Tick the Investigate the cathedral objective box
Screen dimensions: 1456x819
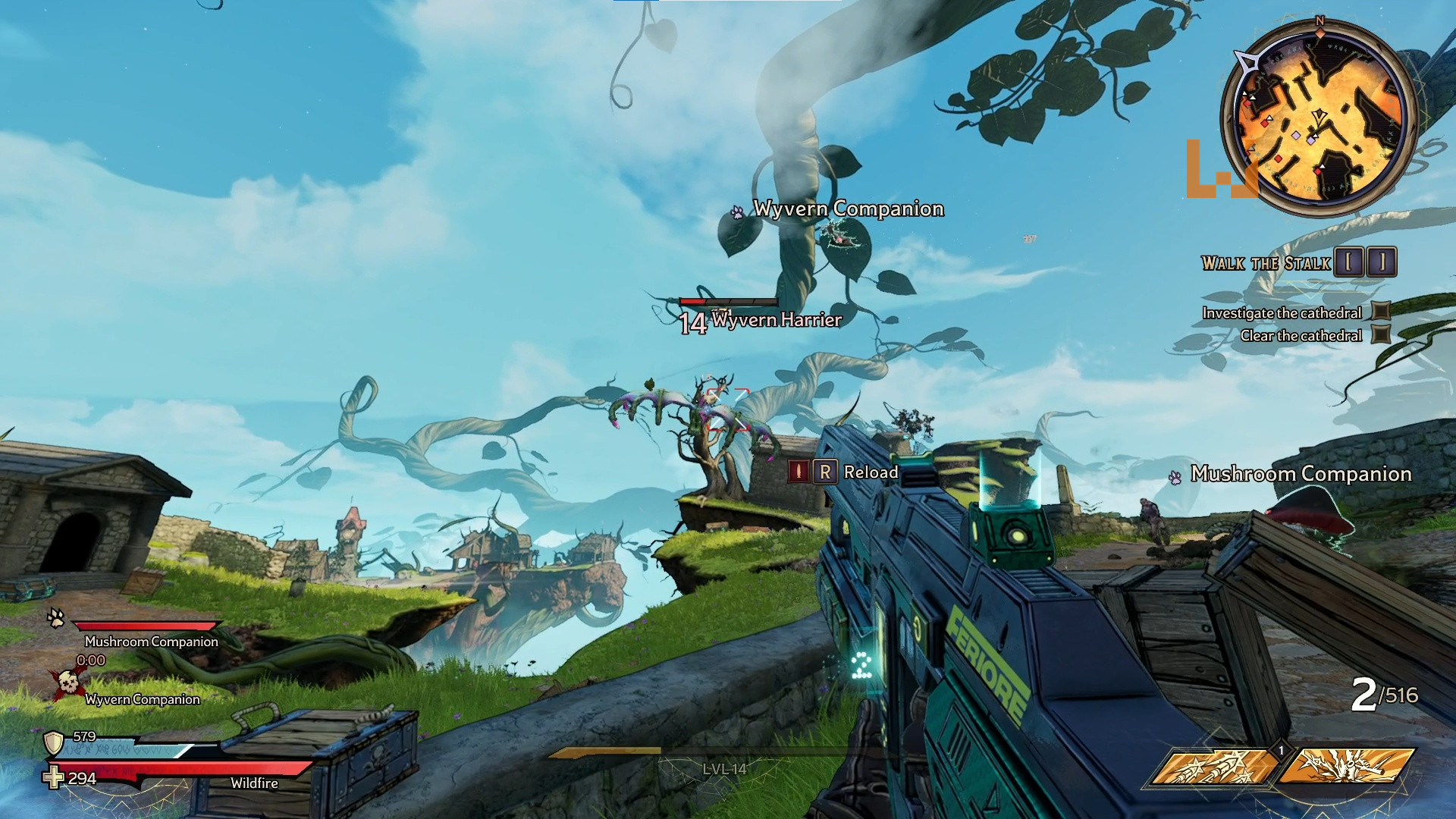(x=1382, y=312)
